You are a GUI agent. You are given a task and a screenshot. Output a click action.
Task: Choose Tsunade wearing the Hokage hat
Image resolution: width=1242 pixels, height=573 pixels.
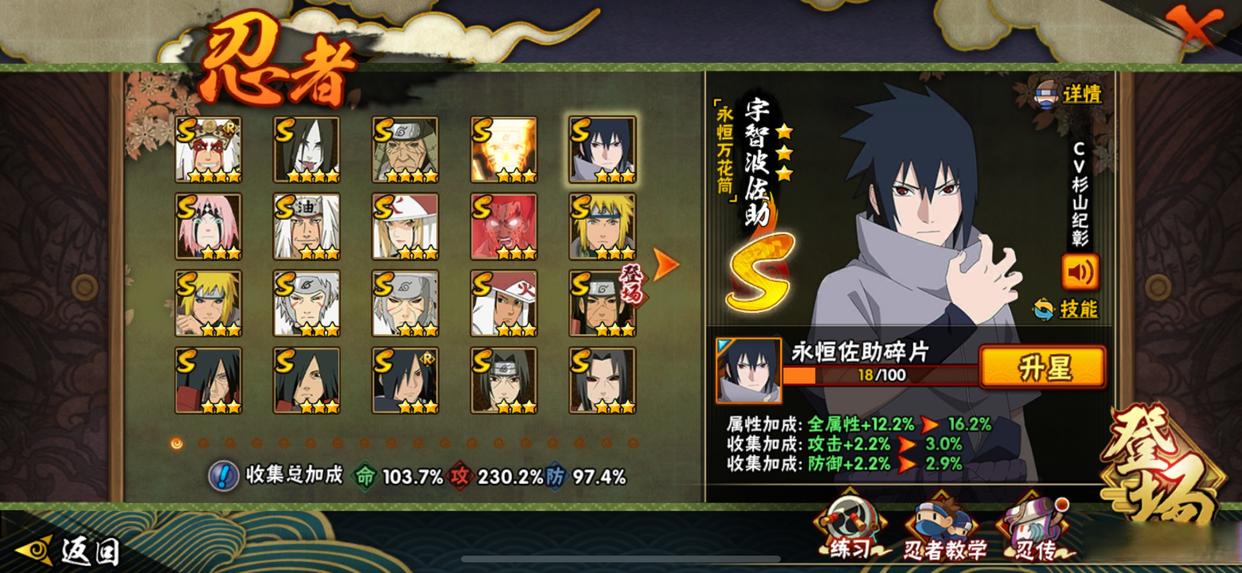[x=405, y=227]
